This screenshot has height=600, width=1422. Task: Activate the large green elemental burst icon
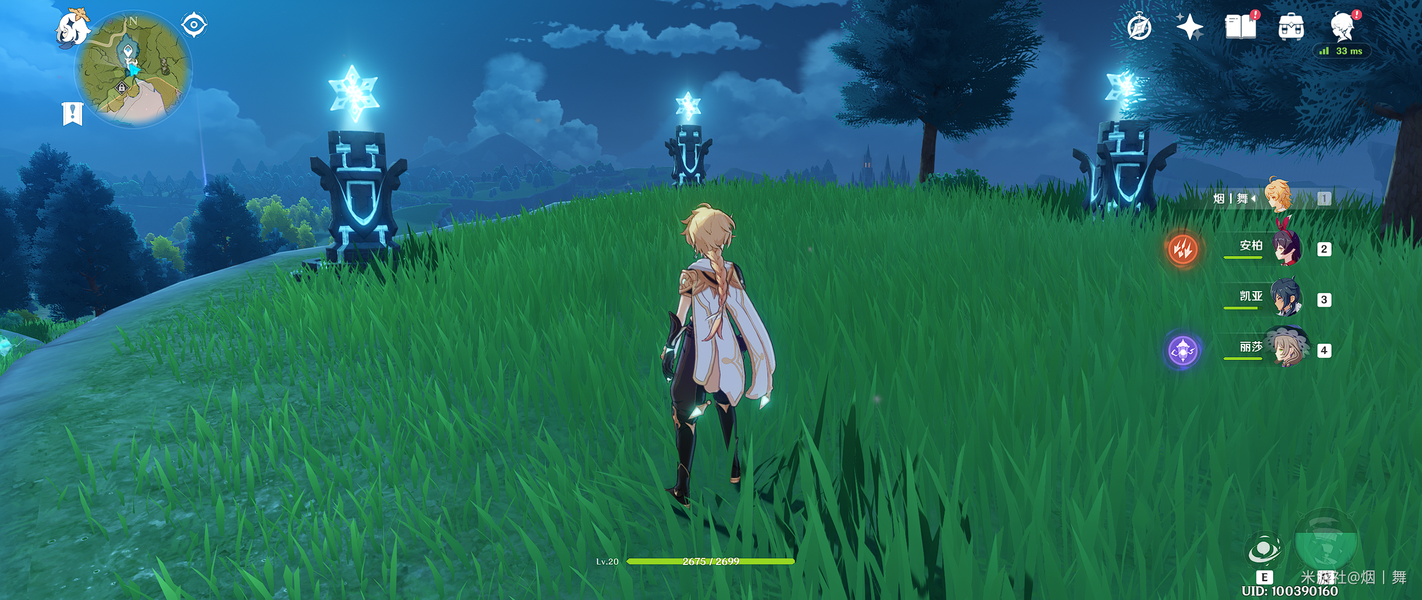[x=1326, y=541]
